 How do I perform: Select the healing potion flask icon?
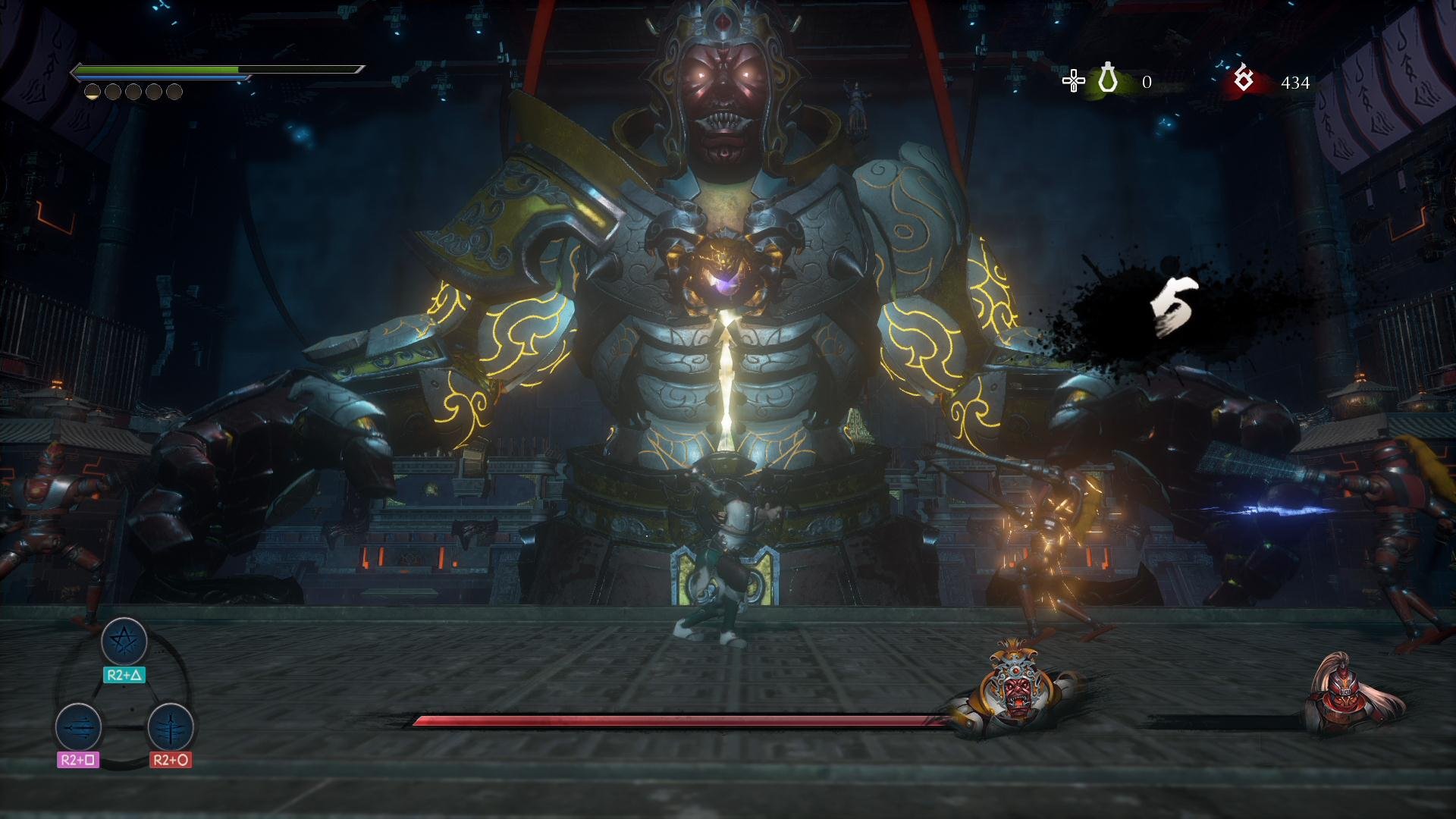[1108, 79]
